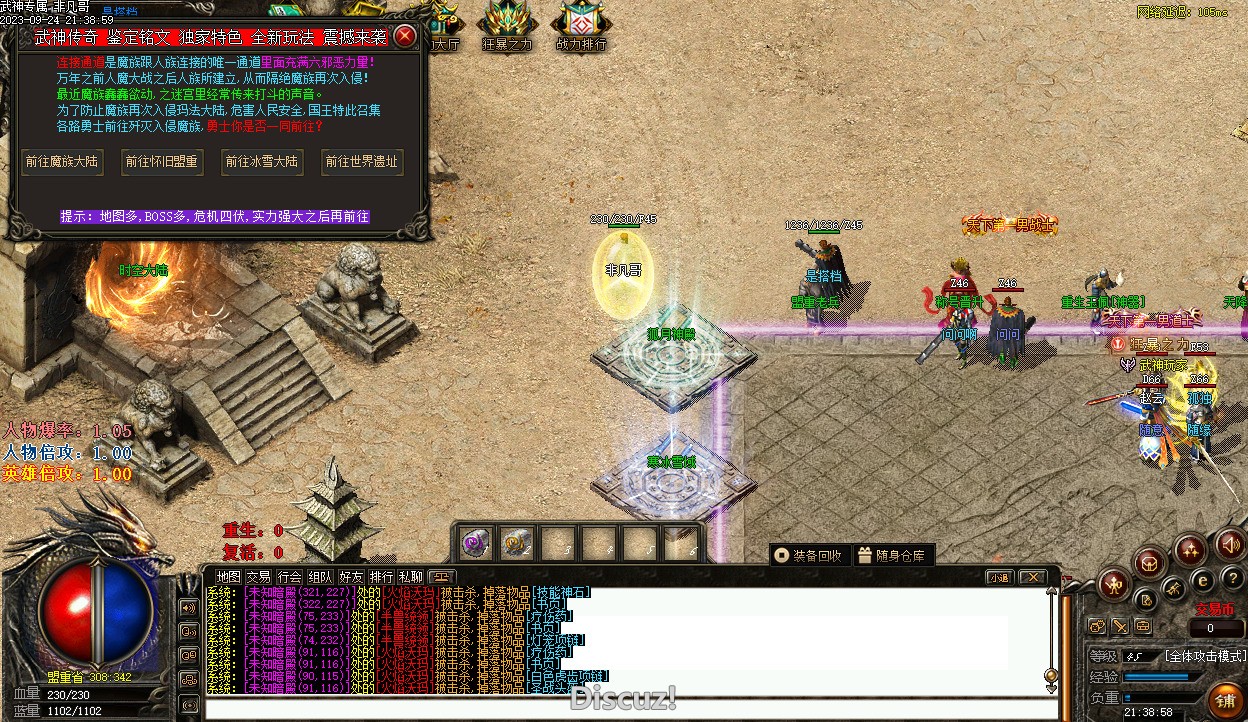Switch to the 地图 chat tab

click(x=229, y=577)
